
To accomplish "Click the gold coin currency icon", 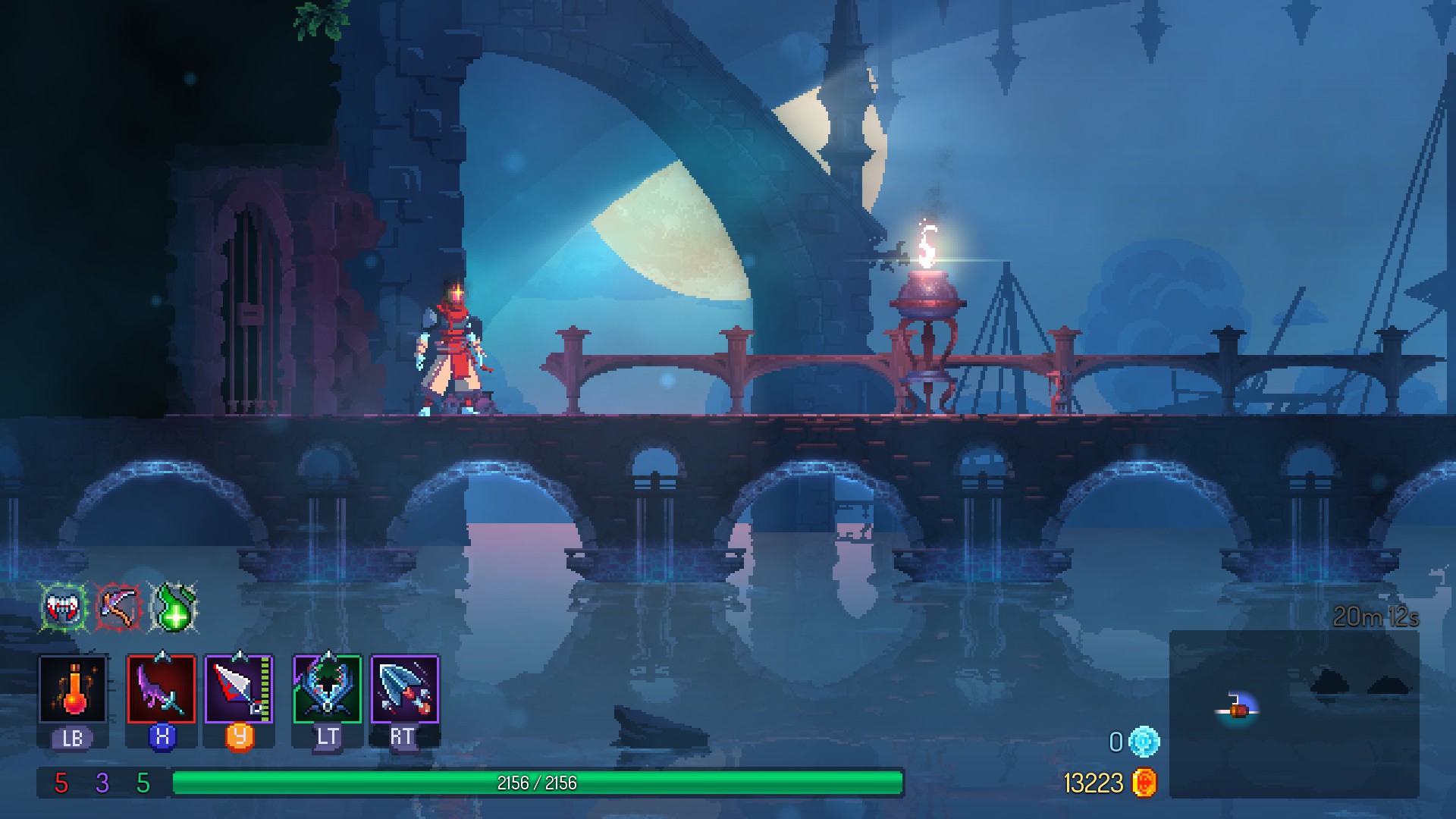I will [1144, 783].
